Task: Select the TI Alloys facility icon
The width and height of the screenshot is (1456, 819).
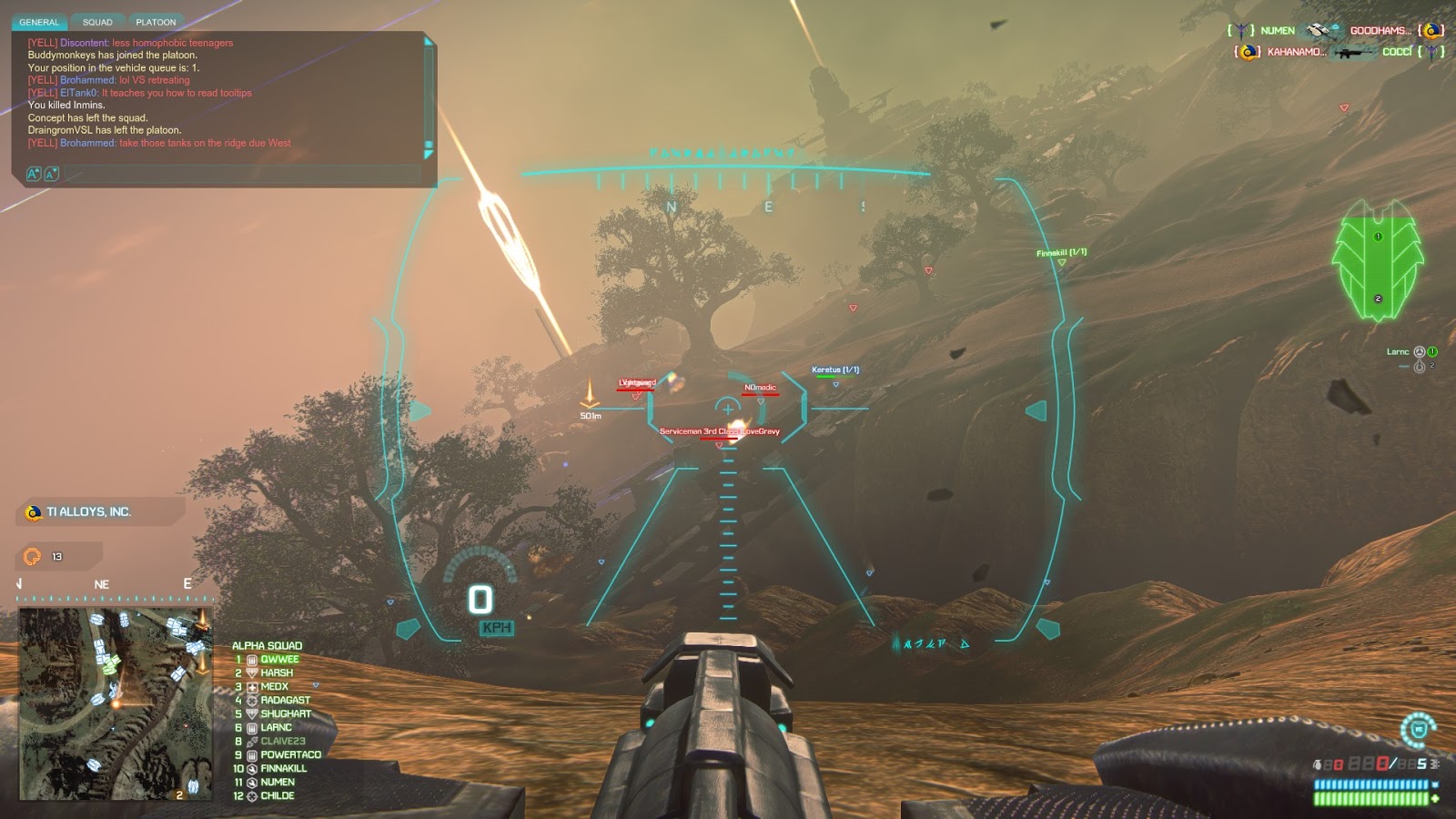Action: (x=35, y=512)
